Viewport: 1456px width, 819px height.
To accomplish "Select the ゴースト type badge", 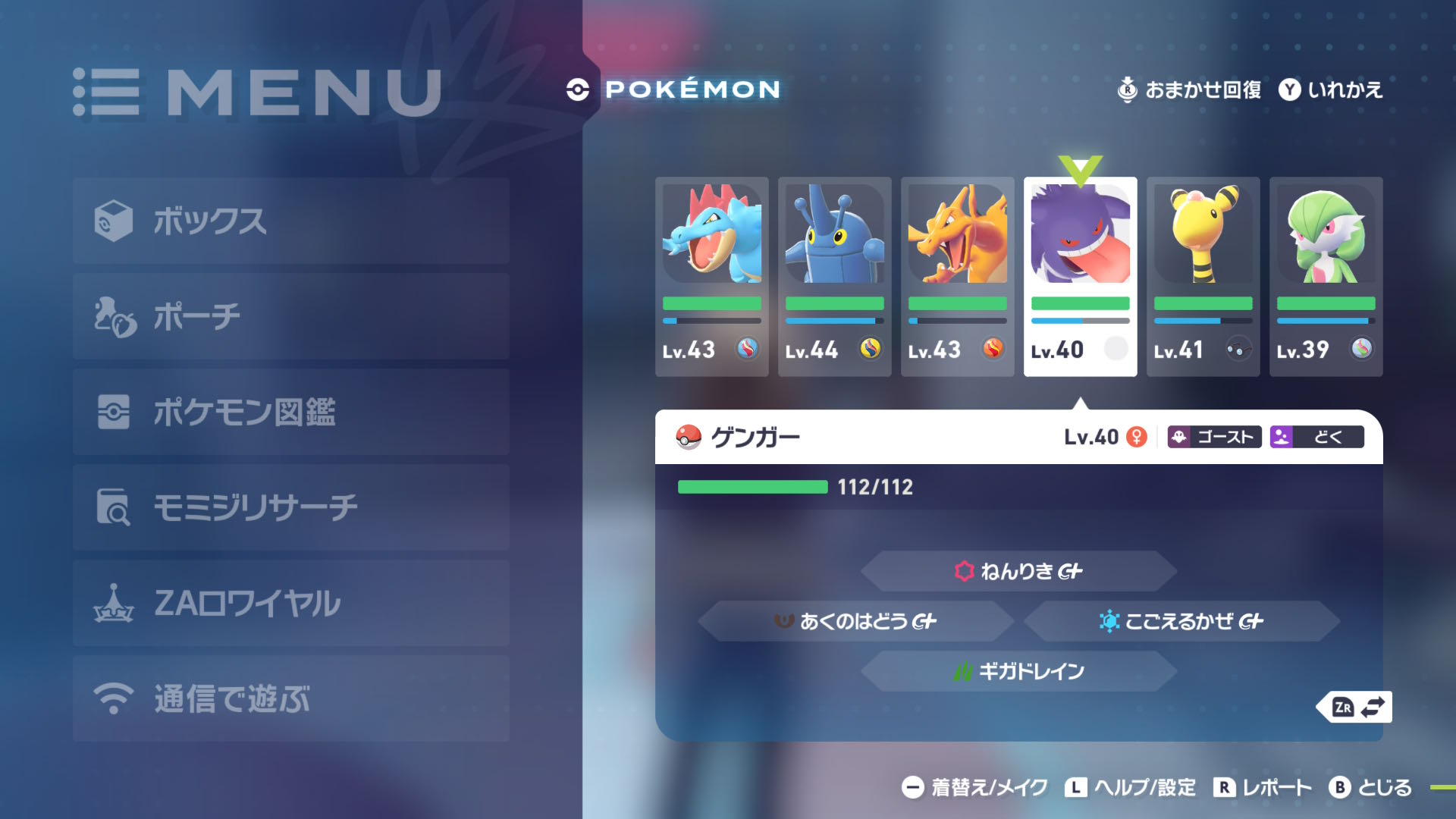I will (x=1213, y=437).
